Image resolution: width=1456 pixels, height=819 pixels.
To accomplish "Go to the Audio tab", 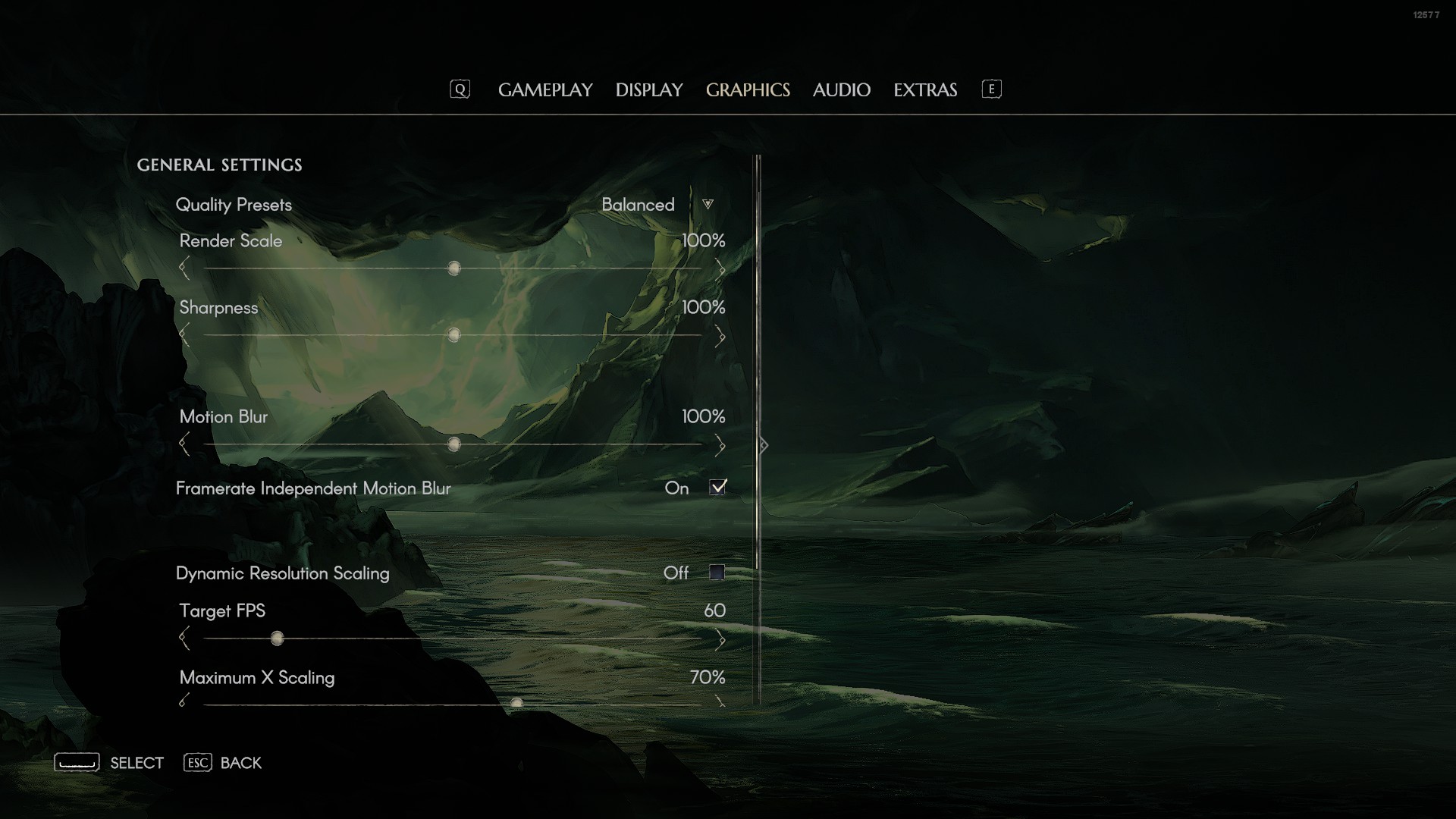I will [x=841, y=90].
